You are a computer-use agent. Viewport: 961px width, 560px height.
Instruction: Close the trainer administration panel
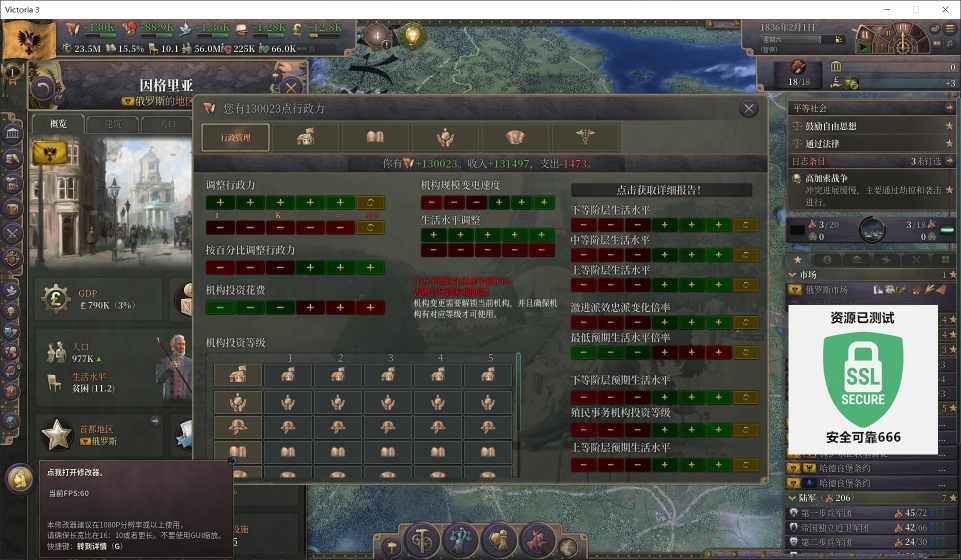pyautogui.click(x=748, y=109)
